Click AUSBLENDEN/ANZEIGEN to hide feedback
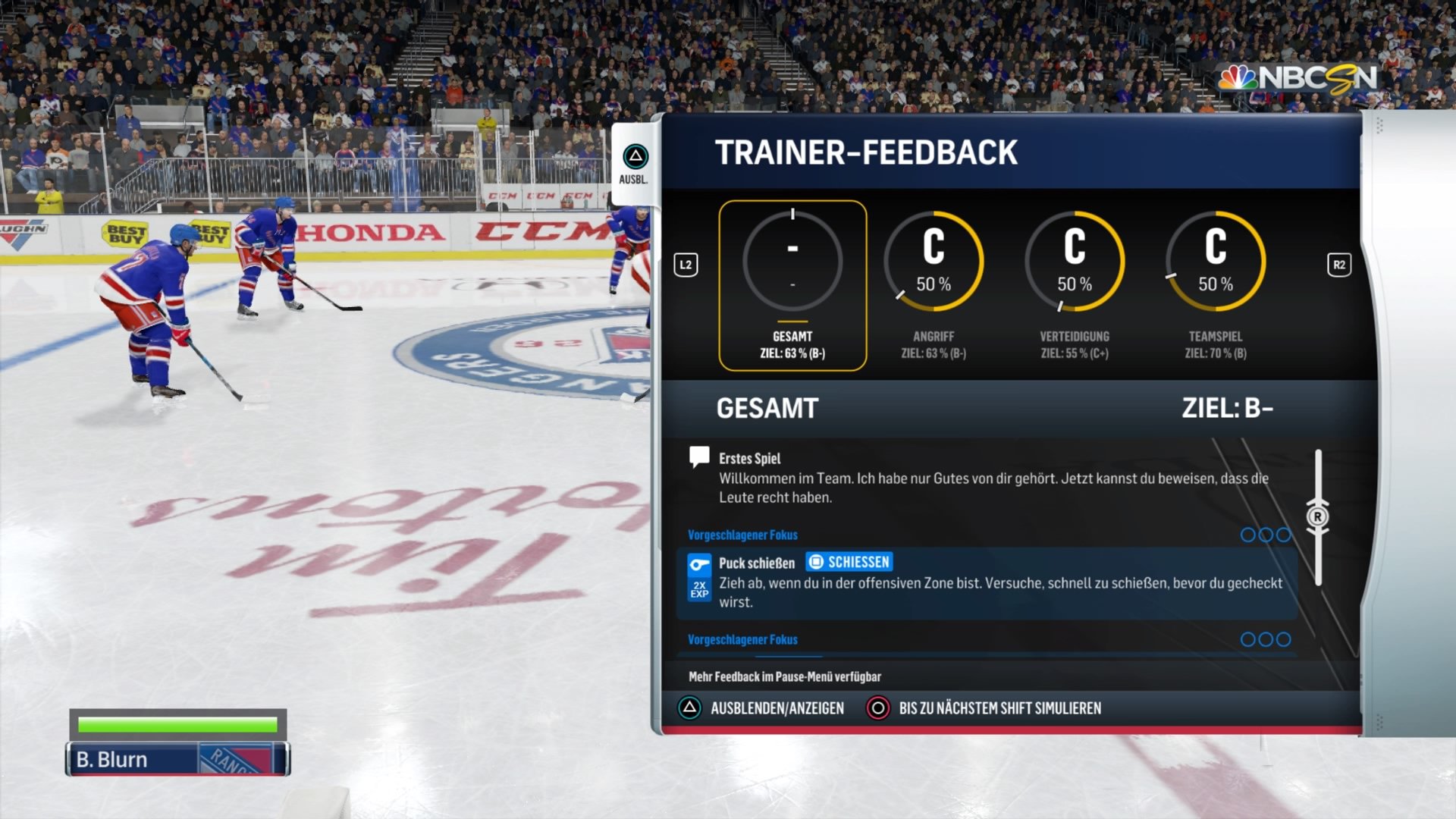Screen dimensions: 1456x819 tap(777, 708)
